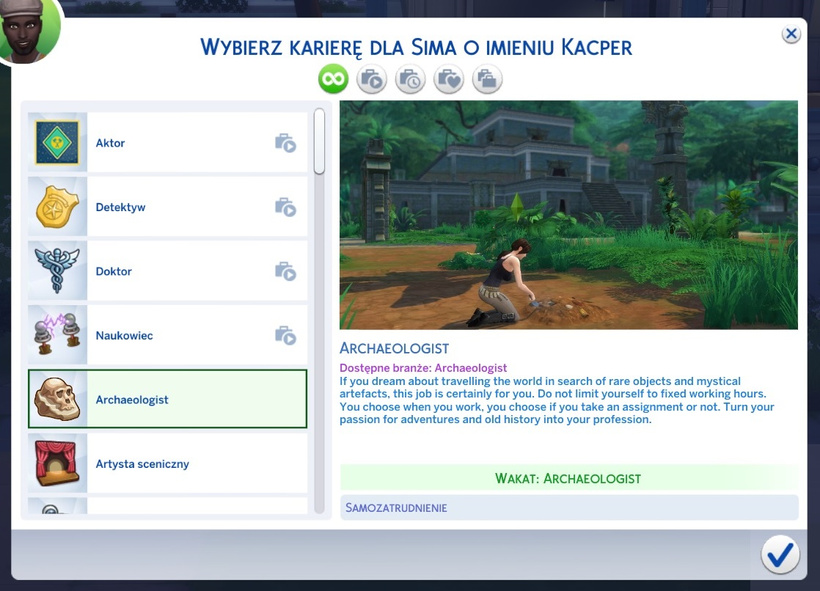Choose the Detektyw career
The image size is (820, 591).
coord(167,207)
